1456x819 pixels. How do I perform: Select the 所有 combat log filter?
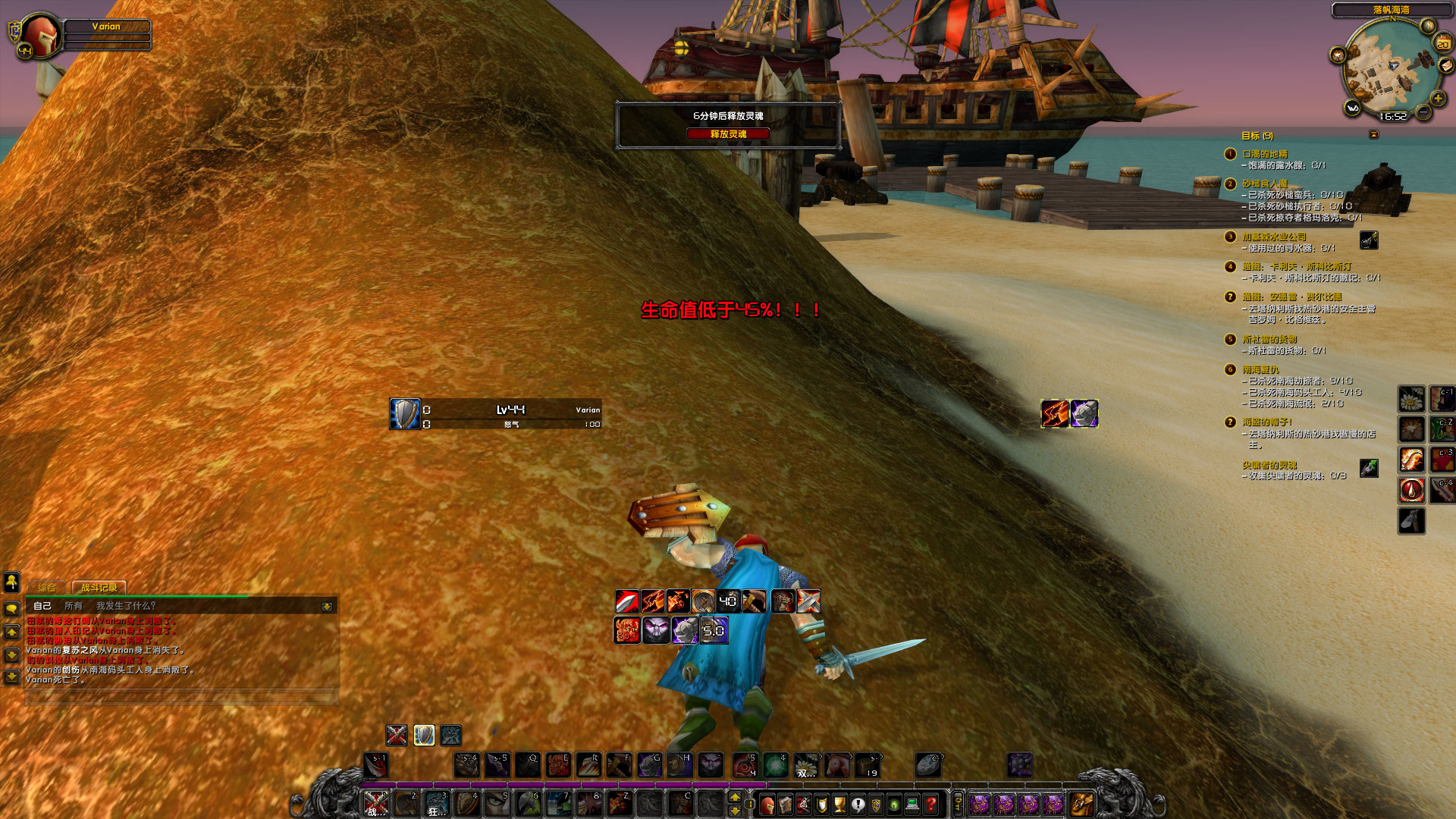click(74, 607)
